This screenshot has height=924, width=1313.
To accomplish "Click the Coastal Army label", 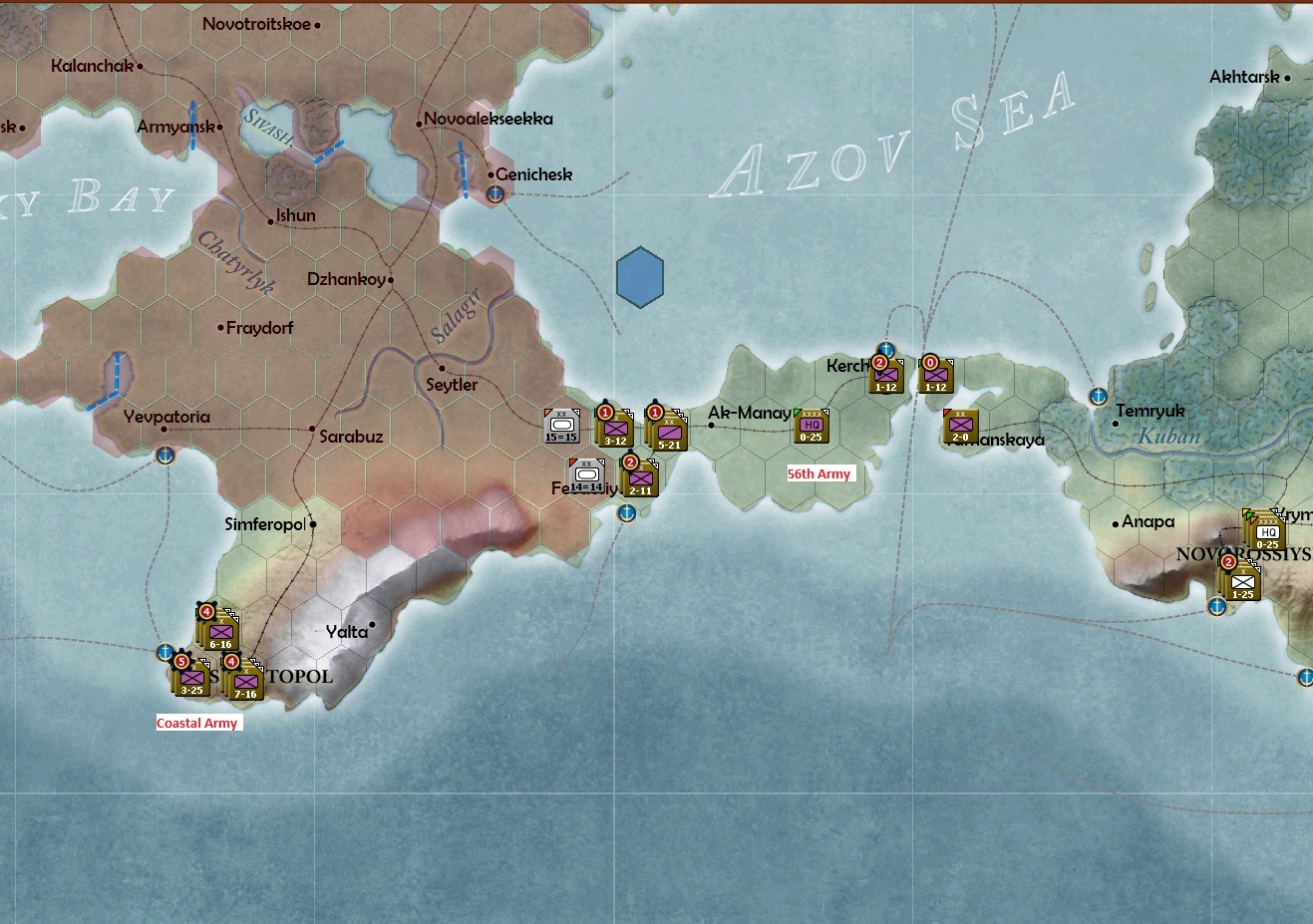I will coord(198,722).
